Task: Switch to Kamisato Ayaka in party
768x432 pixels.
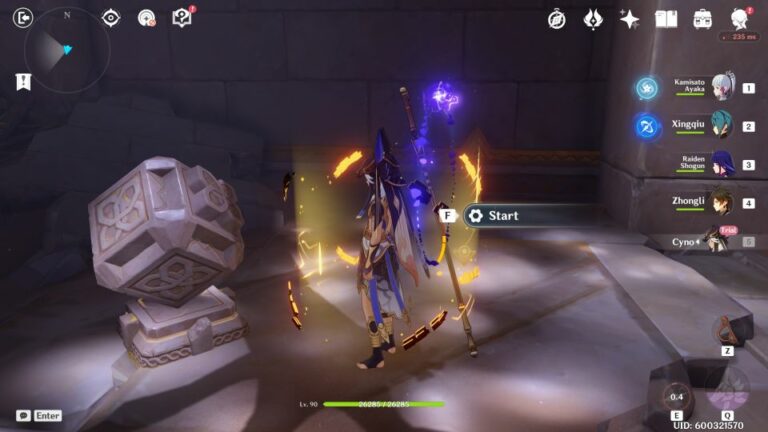Action: [x=722, y=87]
